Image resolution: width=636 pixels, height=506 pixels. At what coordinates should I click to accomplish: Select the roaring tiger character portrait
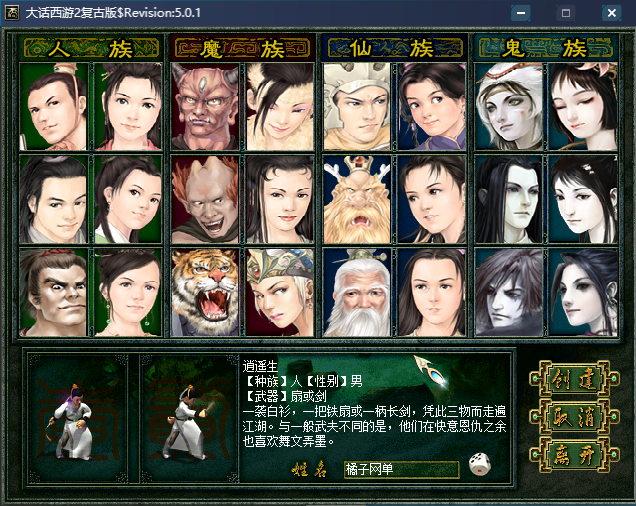pos(205,292)
